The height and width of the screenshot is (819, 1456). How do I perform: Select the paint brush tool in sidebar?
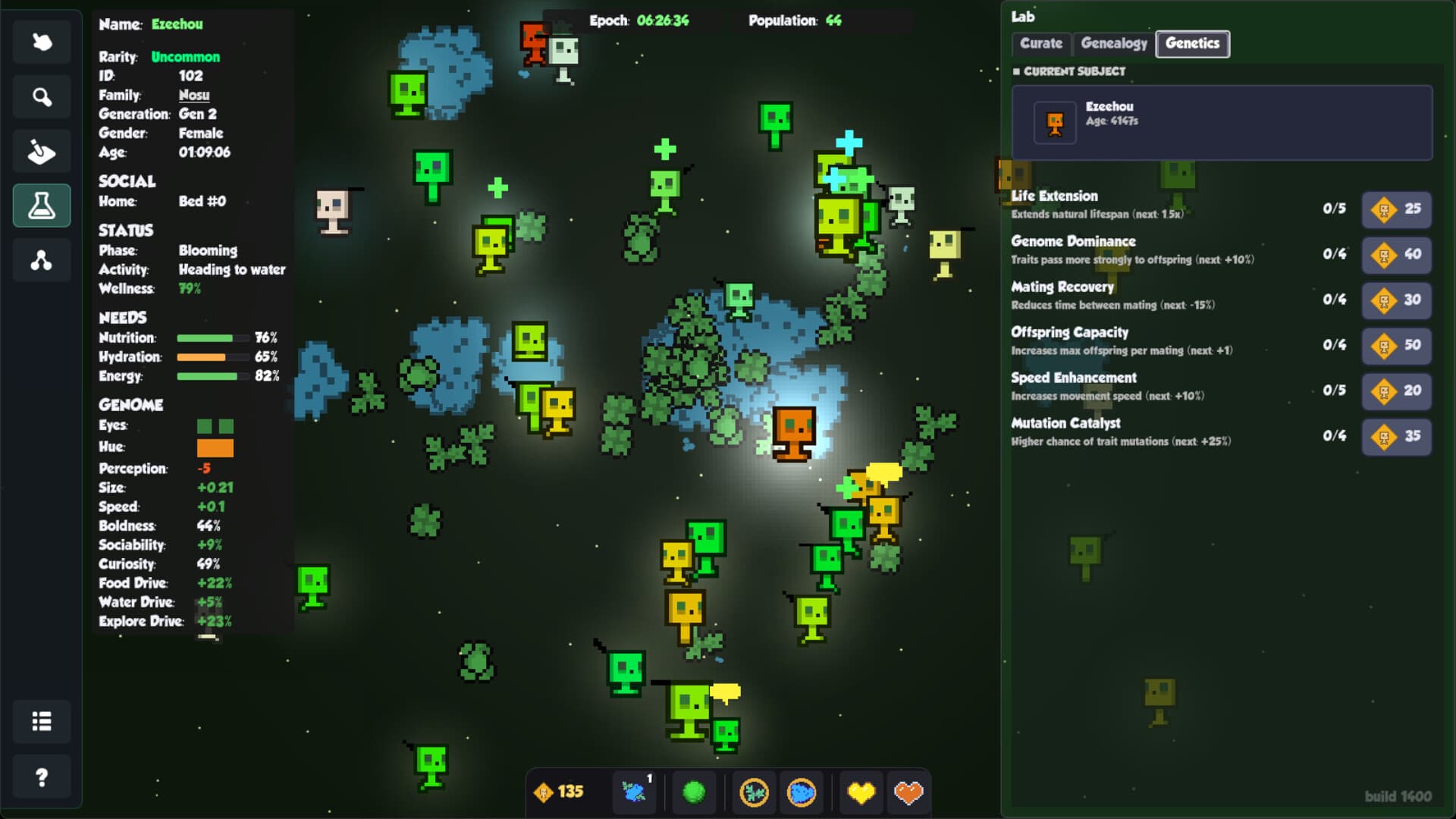(x=42, y=151)
